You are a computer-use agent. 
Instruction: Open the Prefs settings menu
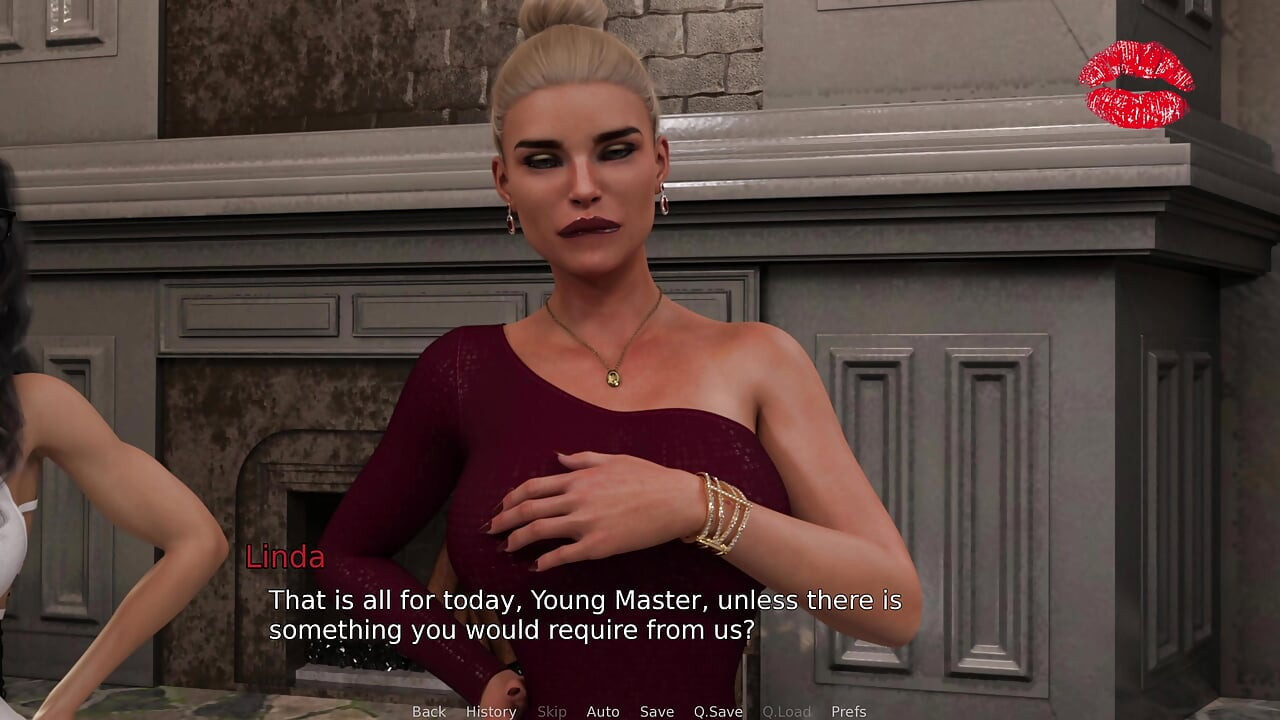pyautogui.click(x=850, y=711)
